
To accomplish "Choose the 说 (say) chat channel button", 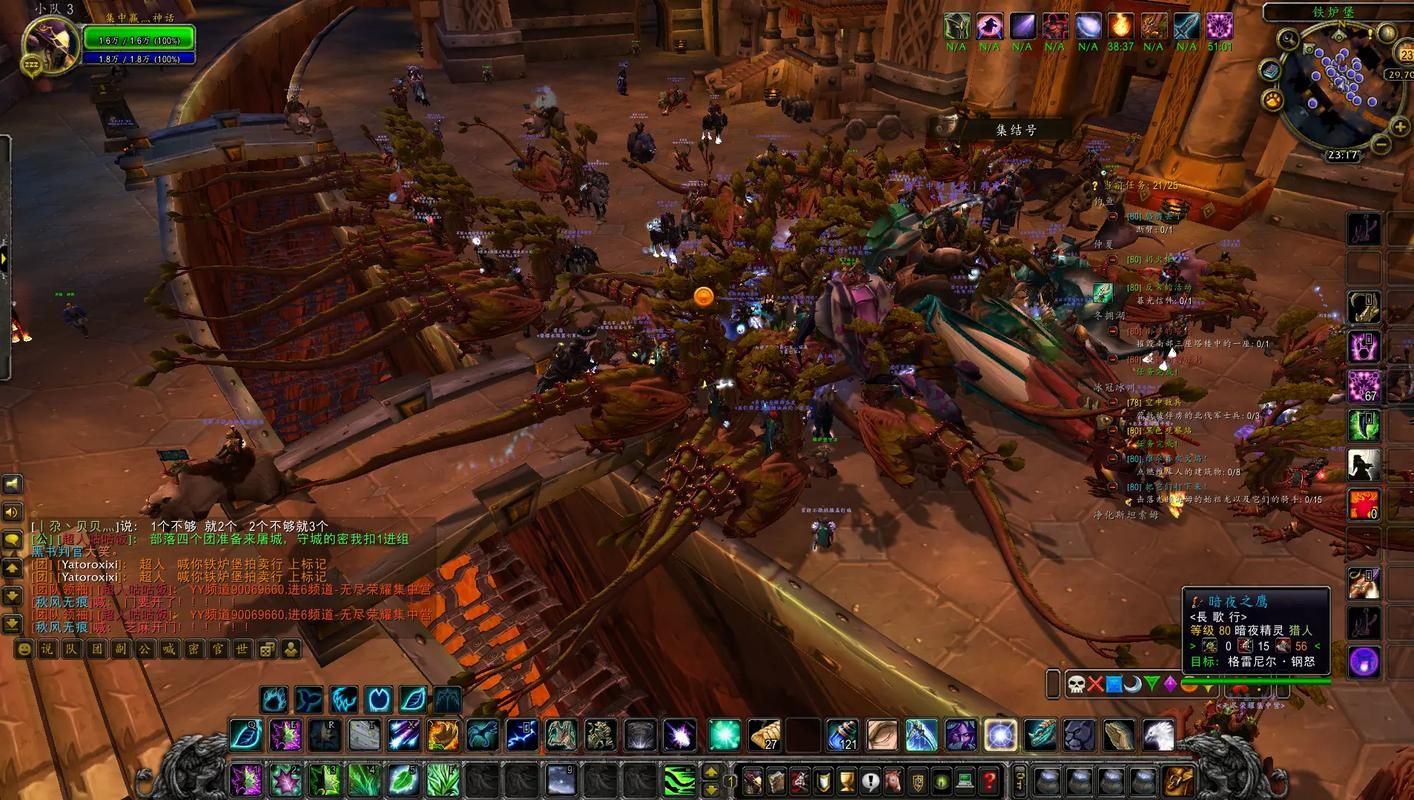I will point(47,649).
